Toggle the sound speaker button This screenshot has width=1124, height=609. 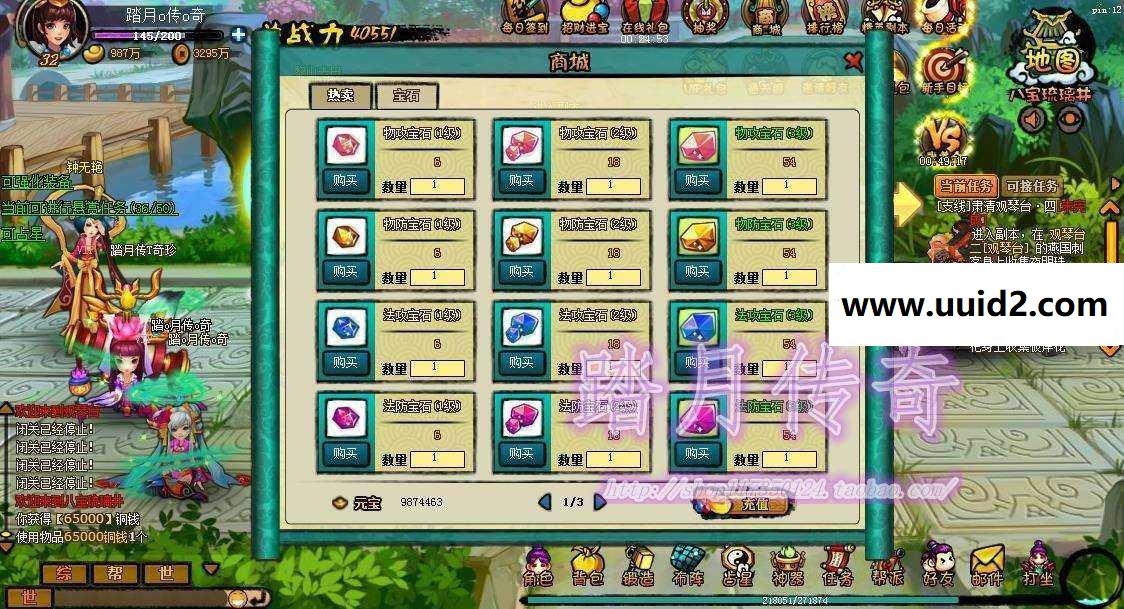[1033, 119]
